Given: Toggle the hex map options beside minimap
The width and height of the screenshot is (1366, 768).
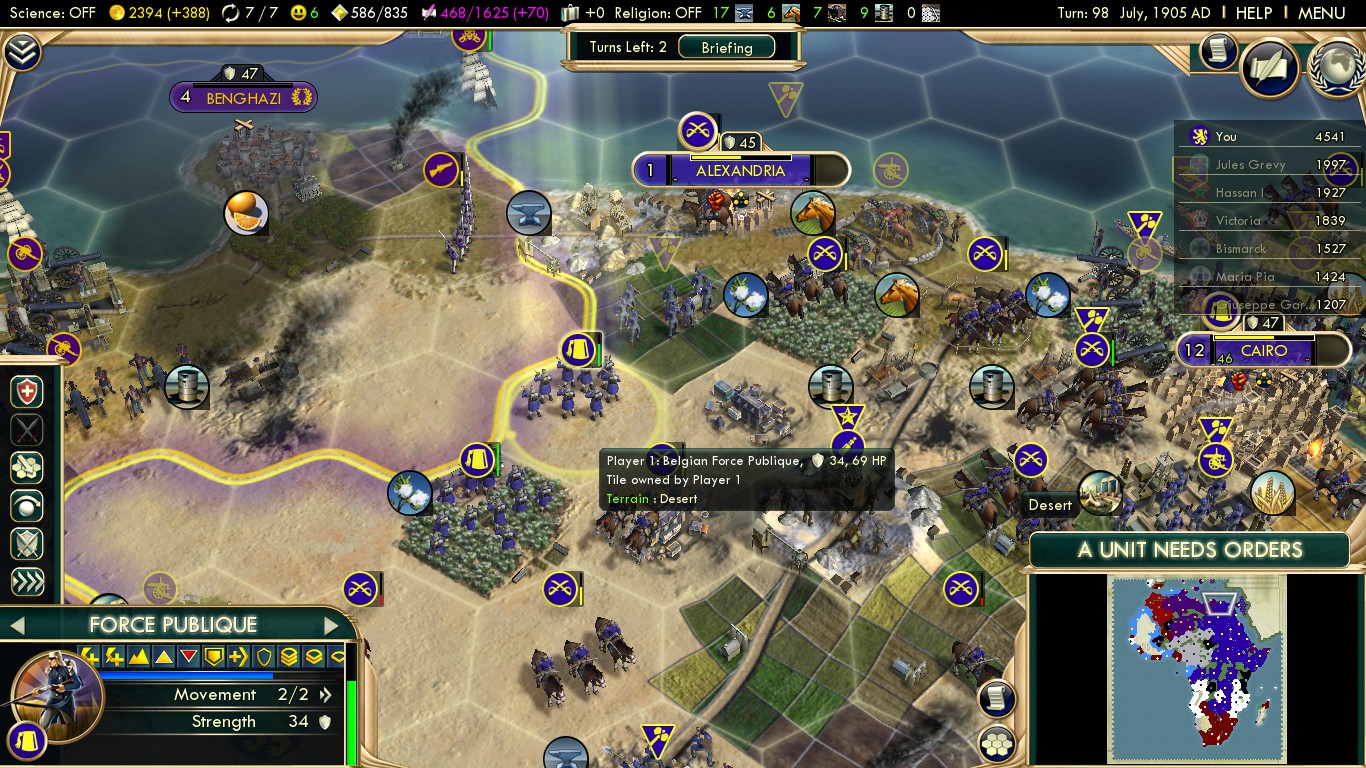Looking at the screenshot, I should click(x=997, y=743).
